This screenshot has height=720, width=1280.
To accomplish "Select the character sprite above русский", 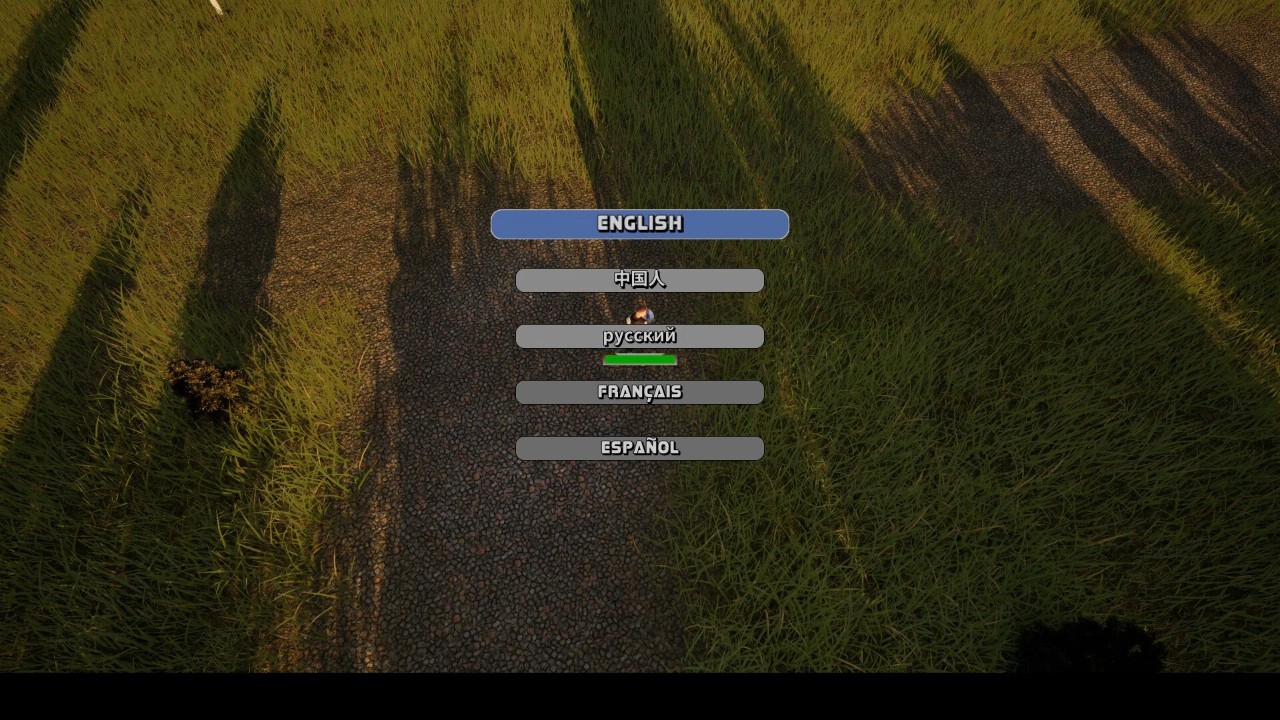I will (x=641, y=313).
